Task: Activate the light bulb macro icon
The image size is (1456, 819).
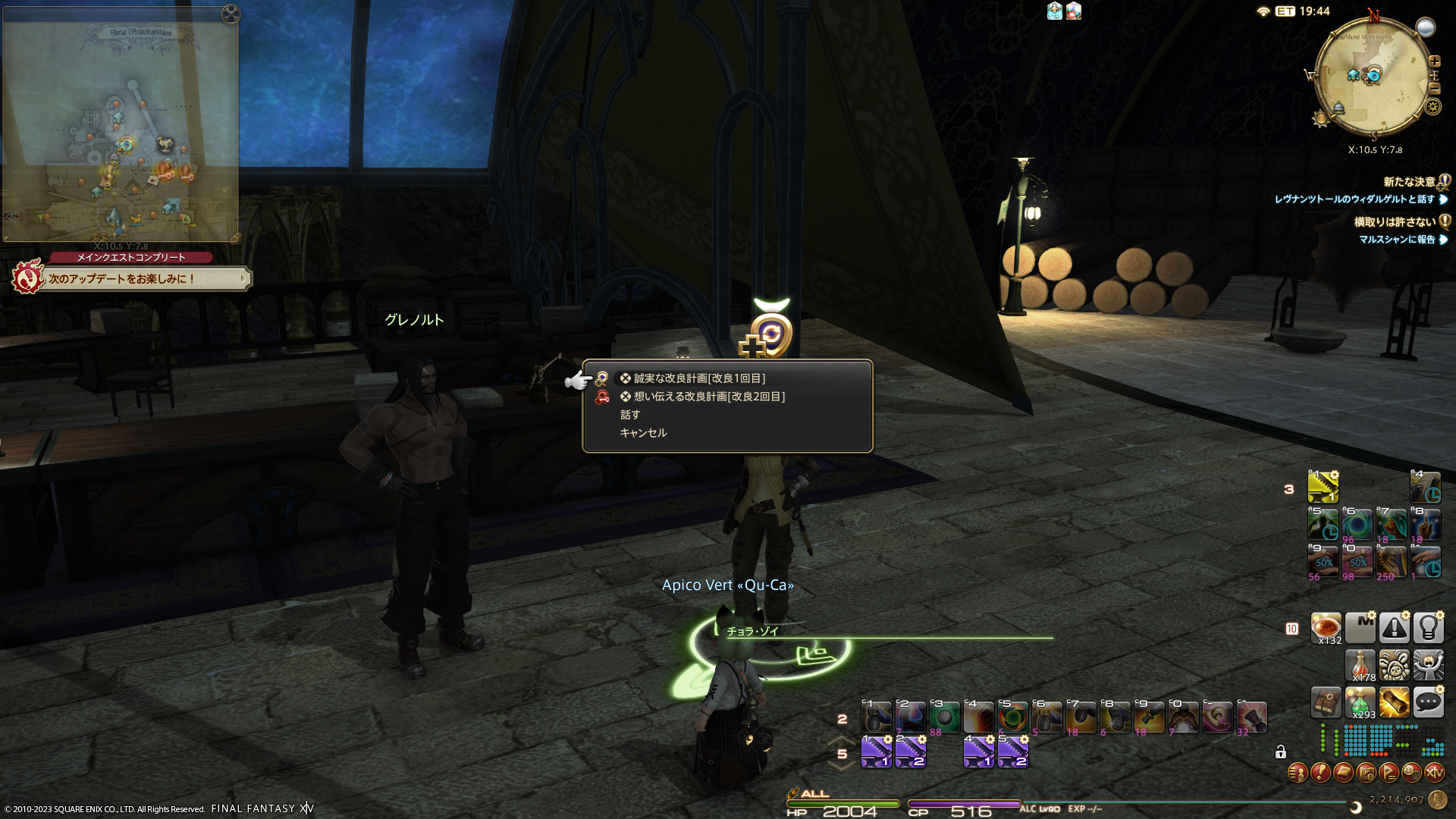Action: coord(1428,628)
